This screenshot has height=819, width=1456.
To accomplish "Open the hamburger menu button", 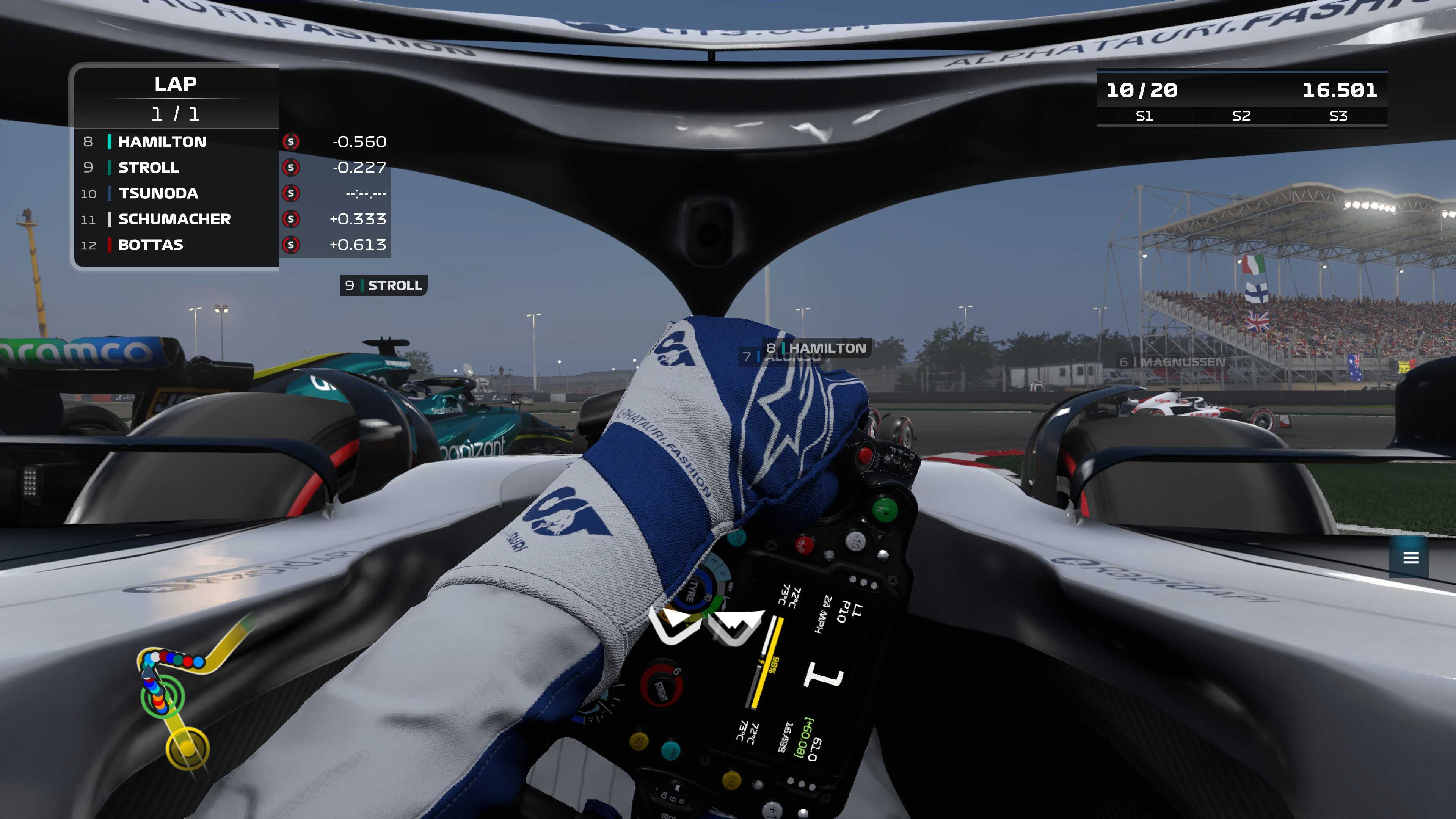I will point(1411,558).
